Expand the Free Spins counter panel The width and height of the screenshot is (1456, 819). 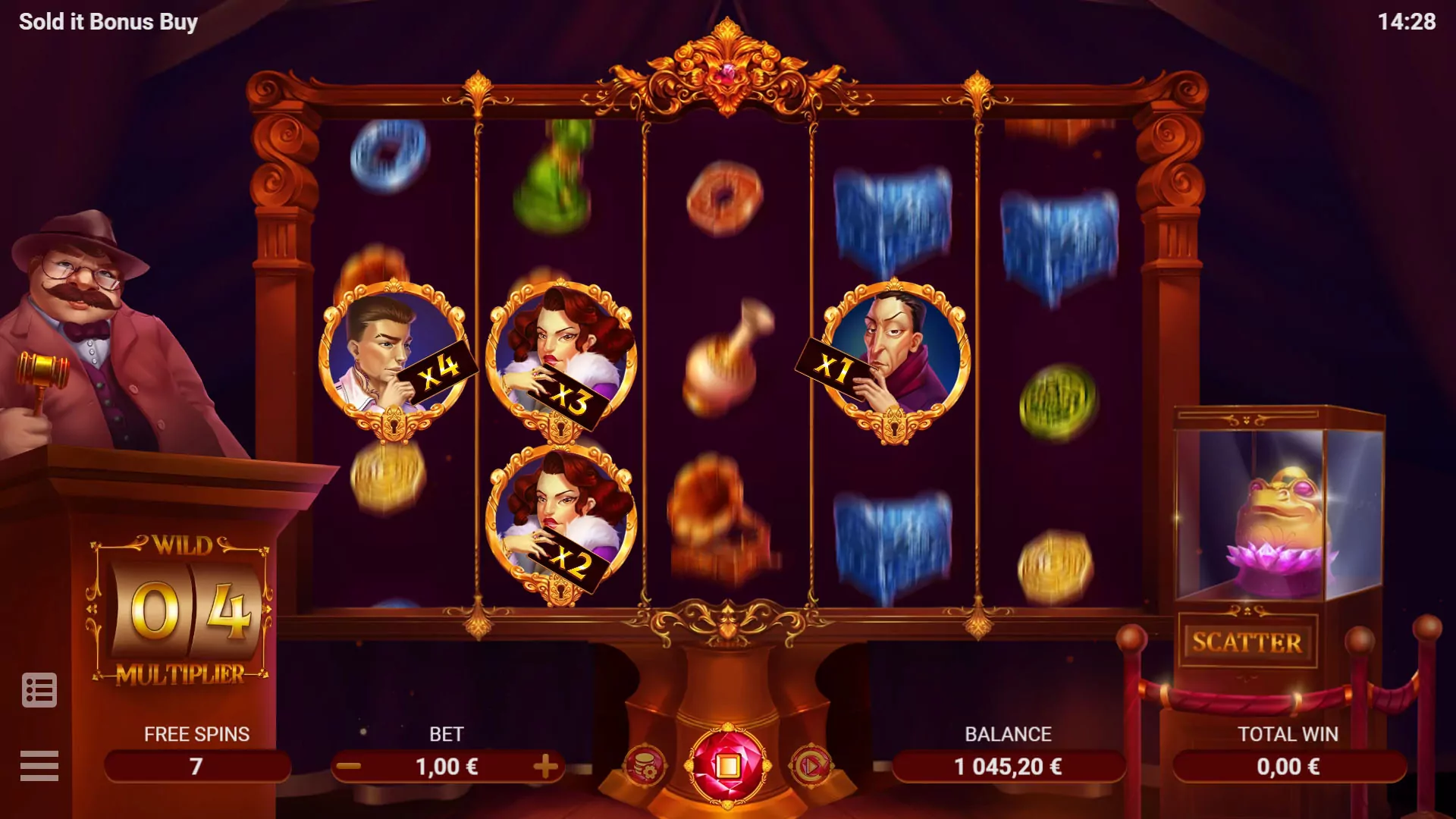[196, 766]
